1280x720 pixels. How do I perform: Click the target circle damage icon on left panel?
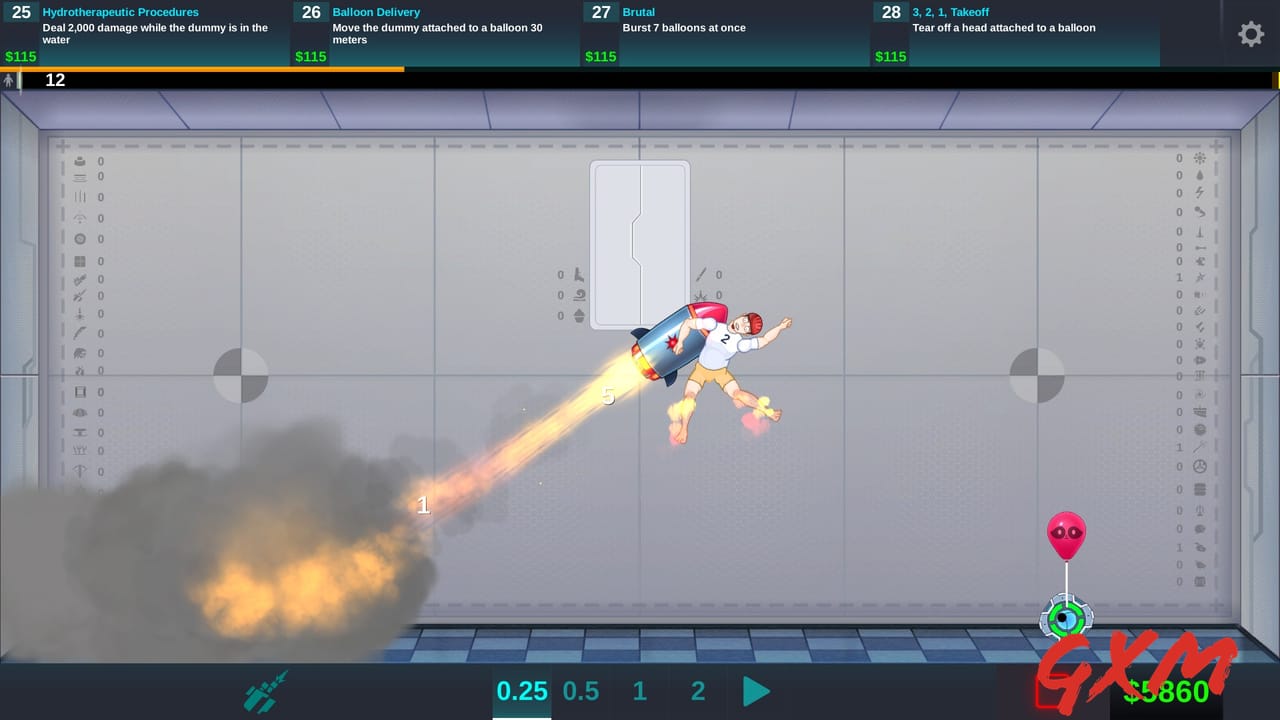(x=79, y=237)
